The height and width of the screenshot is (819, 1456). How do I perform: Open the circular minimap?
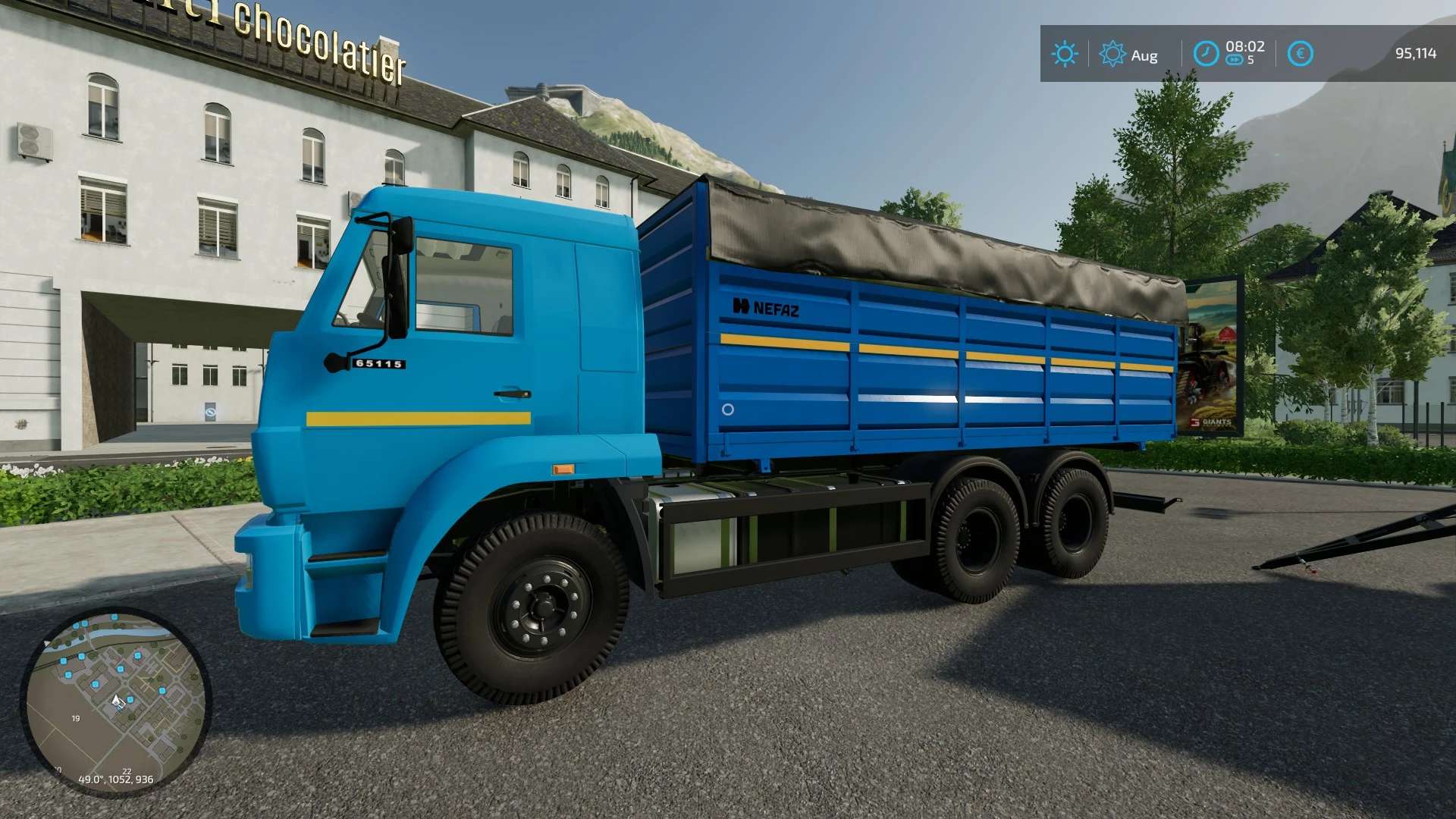click(x=115, y=701)
